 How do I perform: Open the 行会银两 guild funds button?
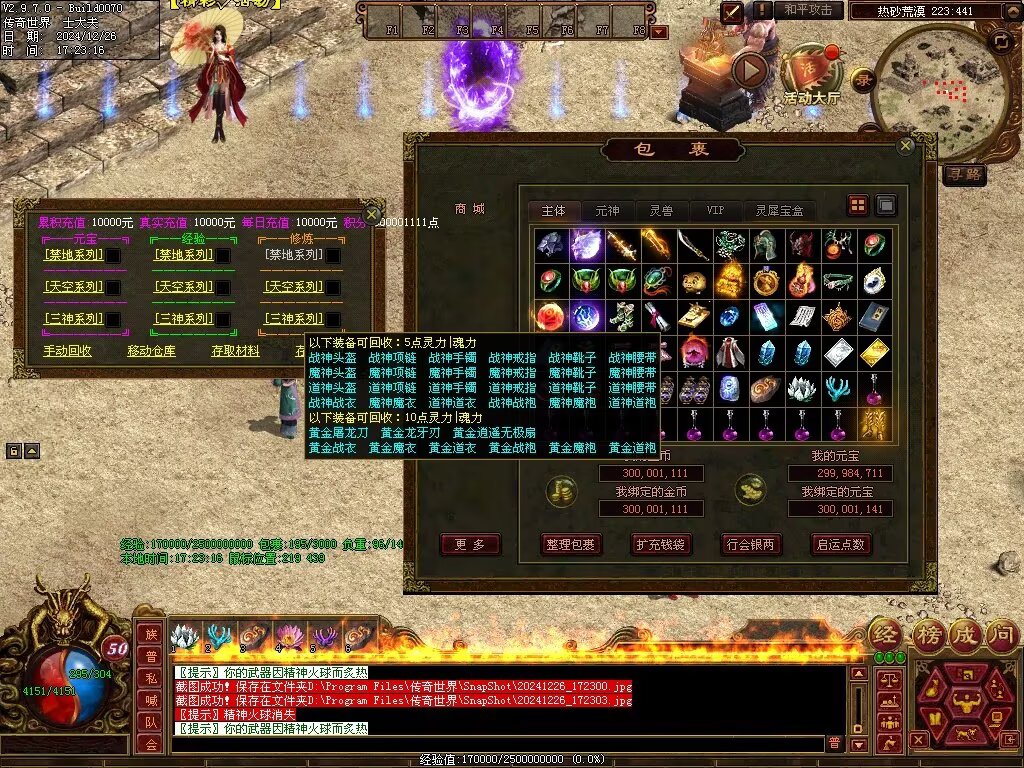pos(751,545)
